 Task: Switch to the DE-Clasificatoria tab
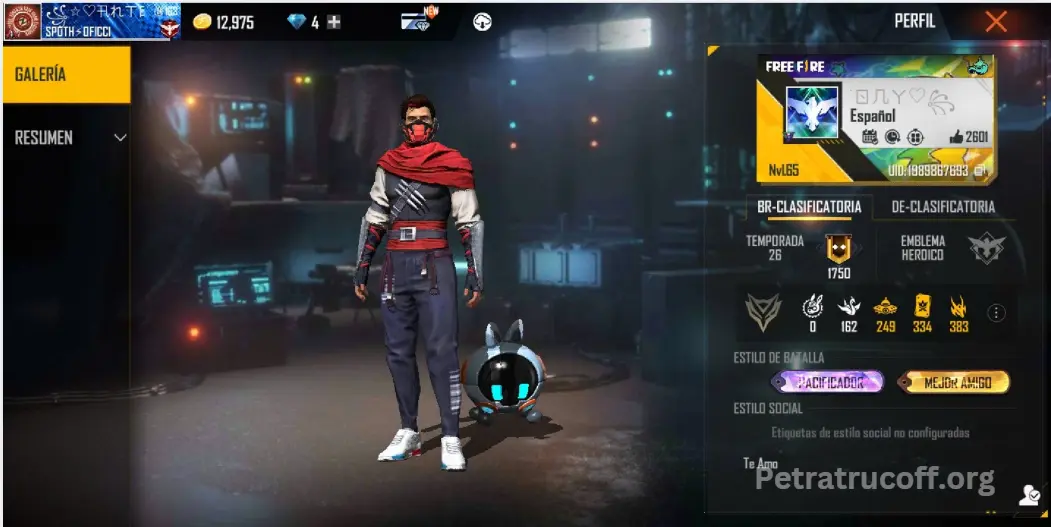tap(944, 207)
